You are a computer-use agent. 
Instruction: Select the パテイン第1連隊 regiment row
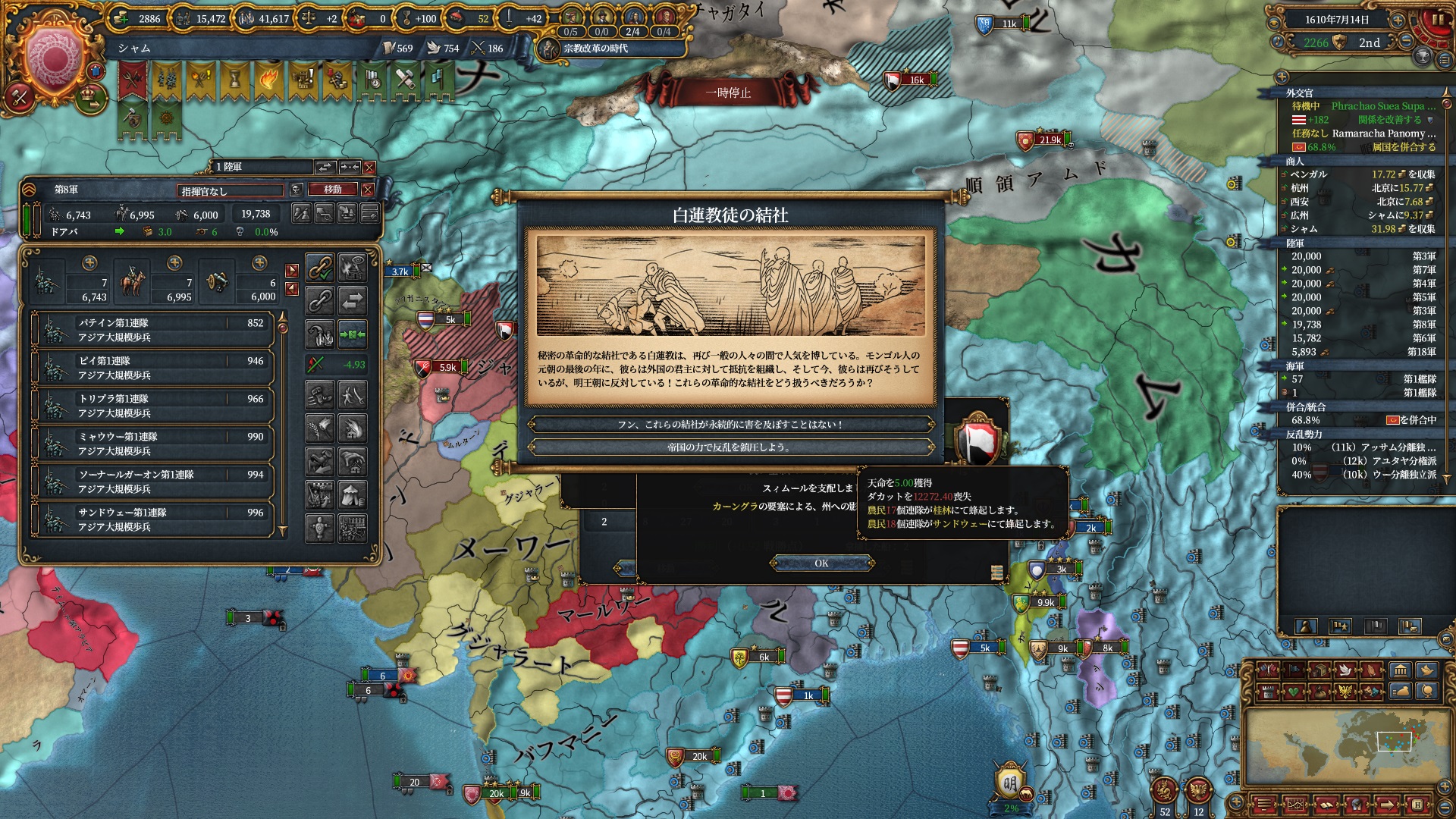(x=152, y=330)
